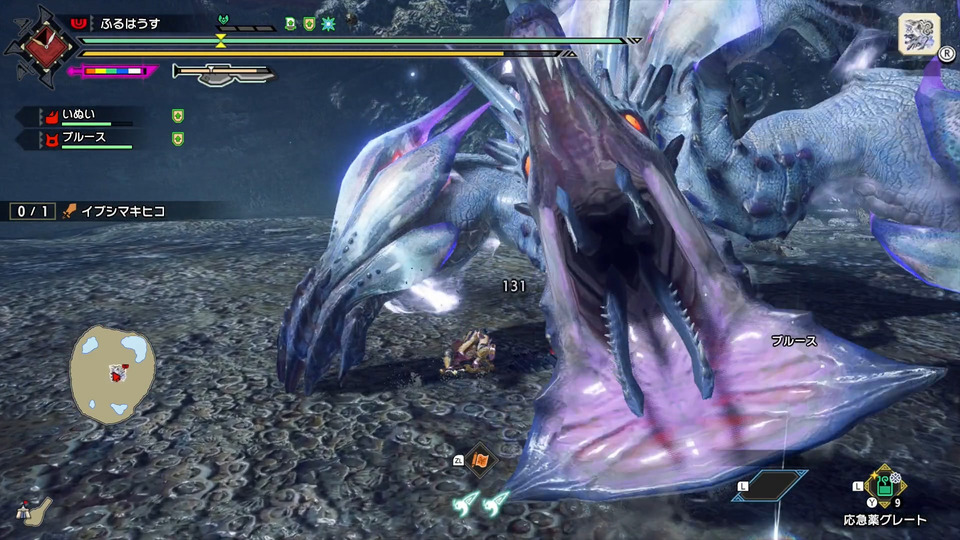Select the 応急薬グレート item slot

click(883, 487)
